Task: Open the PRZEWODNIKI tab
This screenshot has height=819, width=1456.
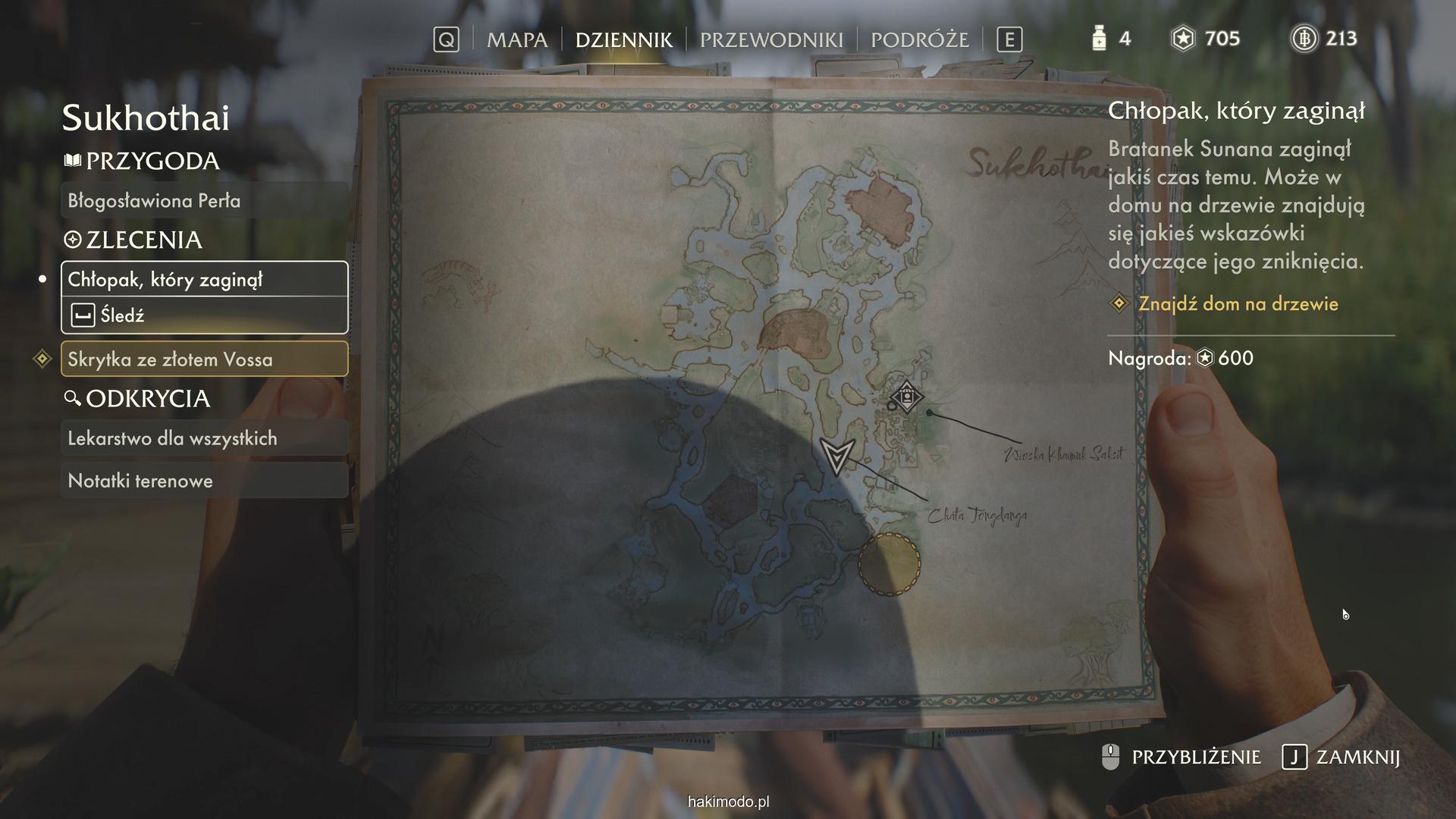Action: [770, 39]
